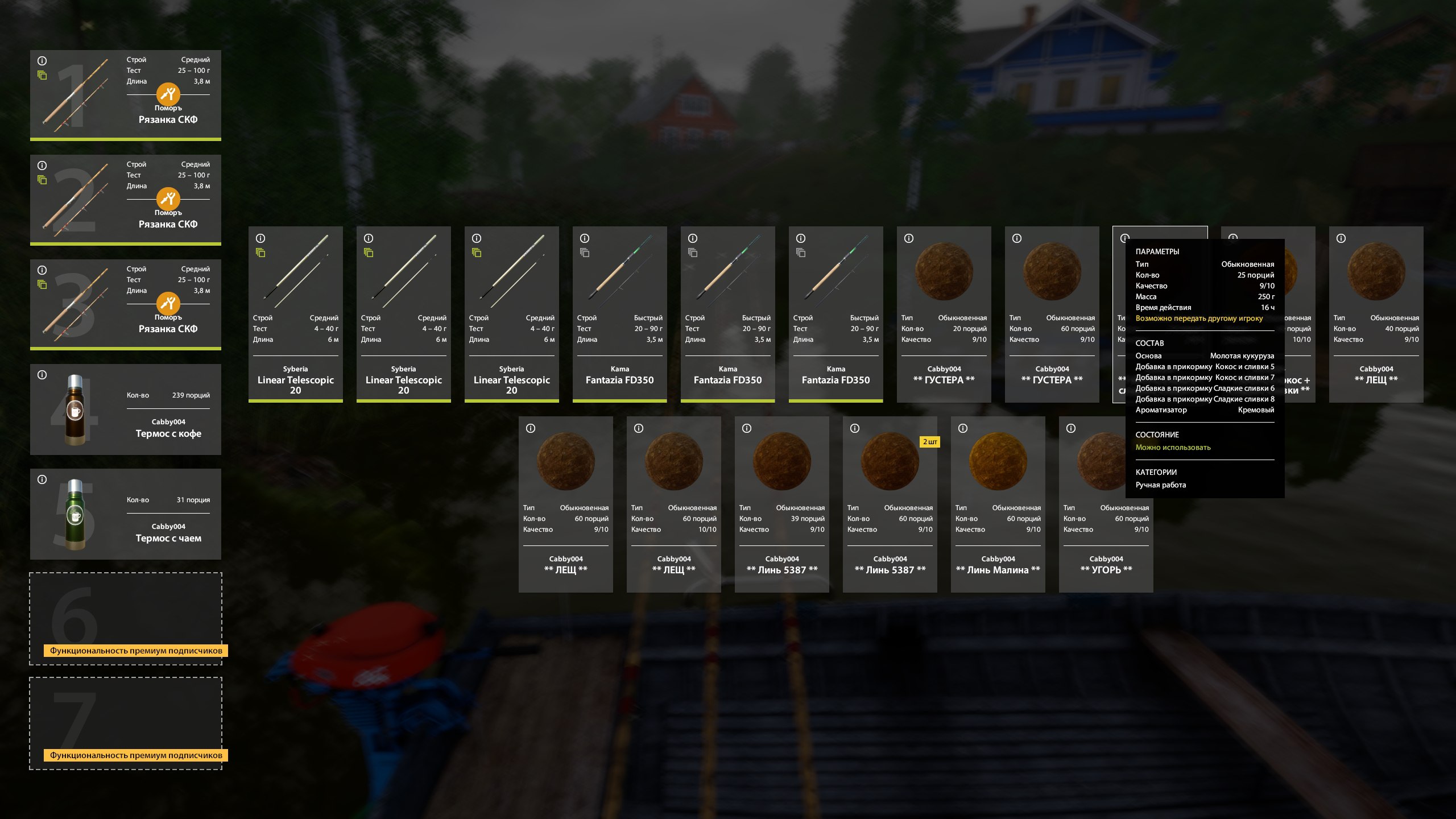Pick the ЛЕЩ 60 порций quality 10/10 bait
The height and width of the screenshot is (819, 1456).
tap(673, 504)
